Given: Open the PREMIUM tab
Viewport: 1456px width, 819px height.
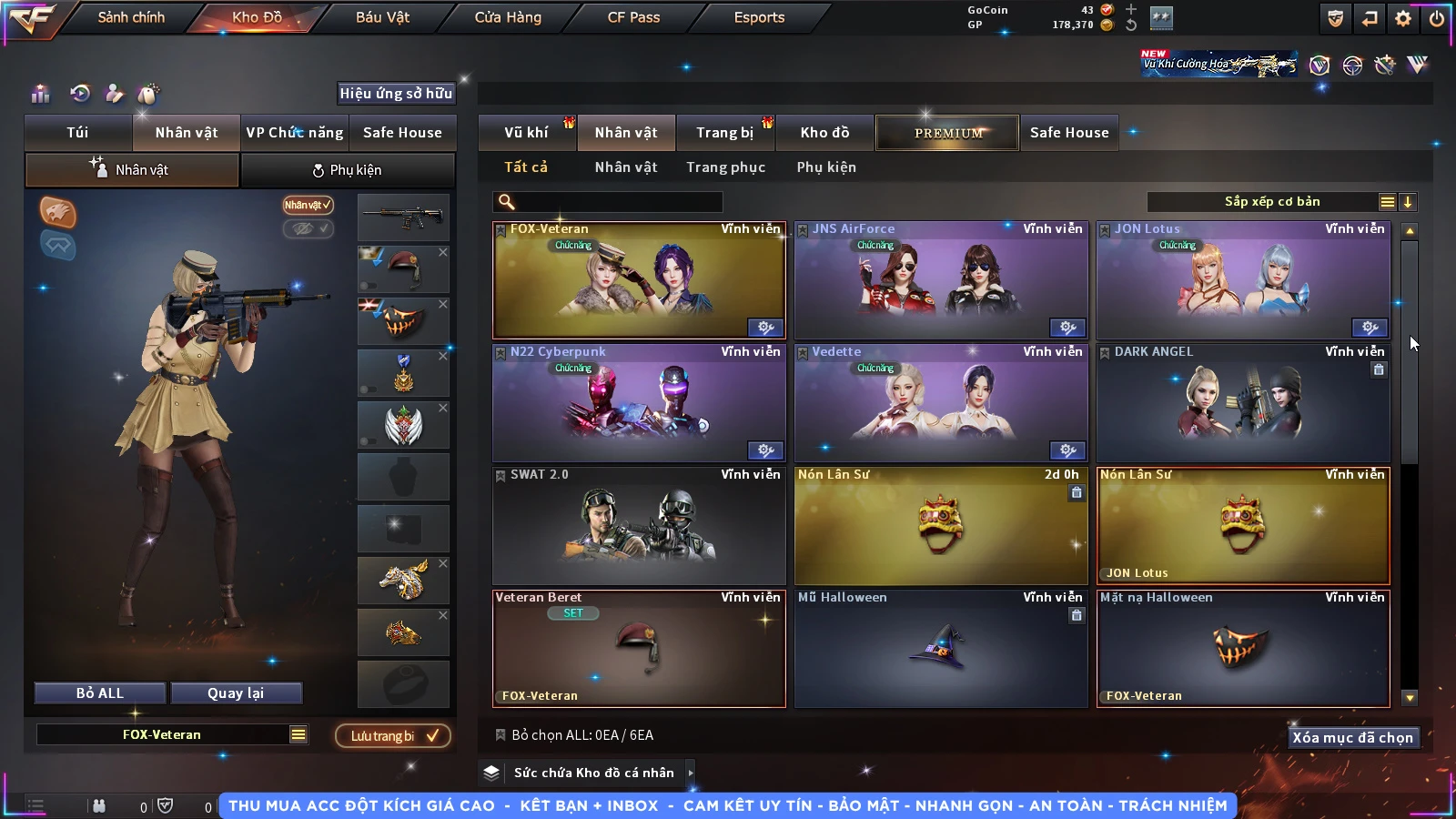Looking at the screenshot, I should 947,133.
